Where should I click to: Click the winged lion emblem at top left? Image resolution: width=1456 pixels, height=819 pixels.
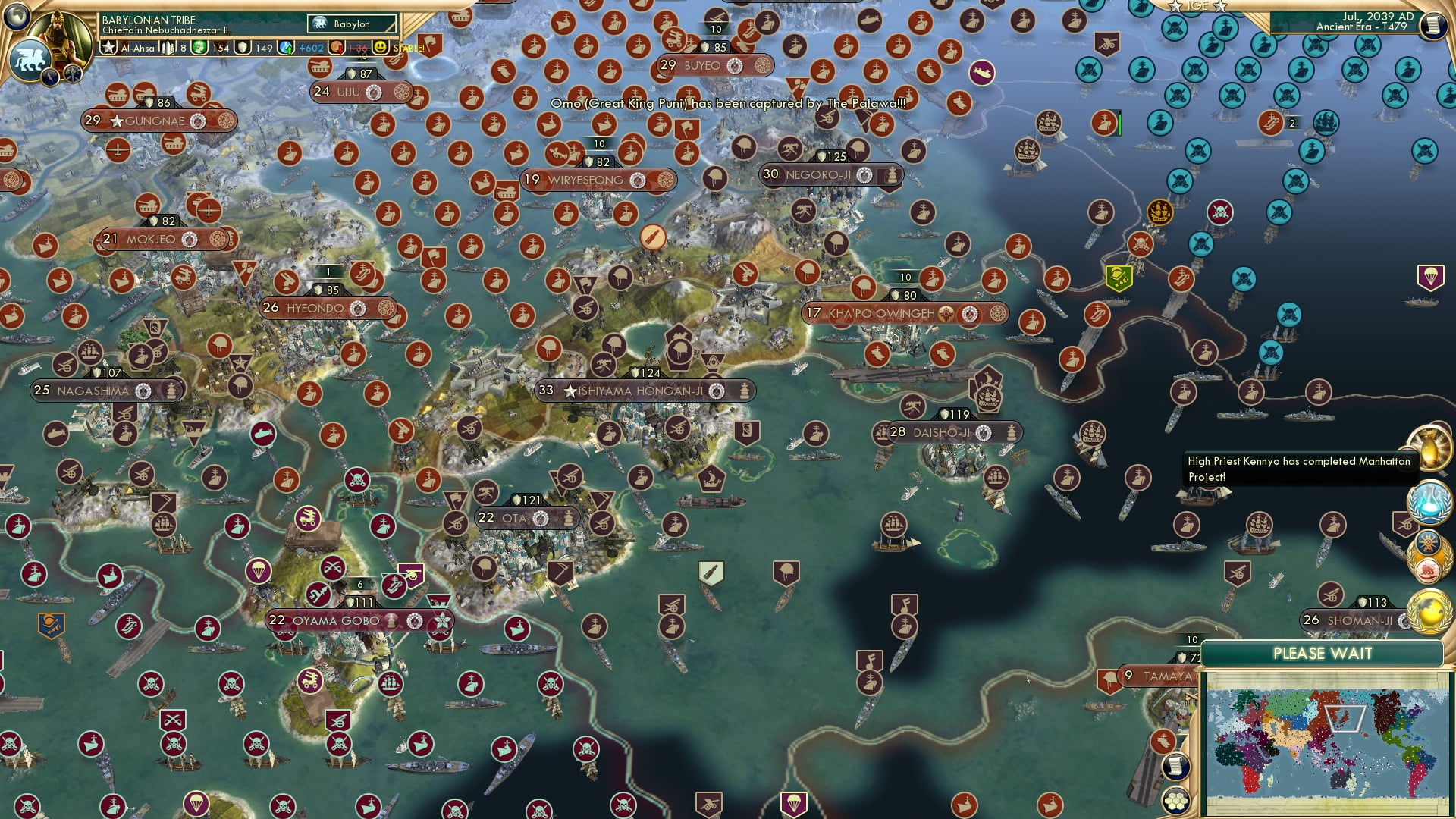(30, 58)
